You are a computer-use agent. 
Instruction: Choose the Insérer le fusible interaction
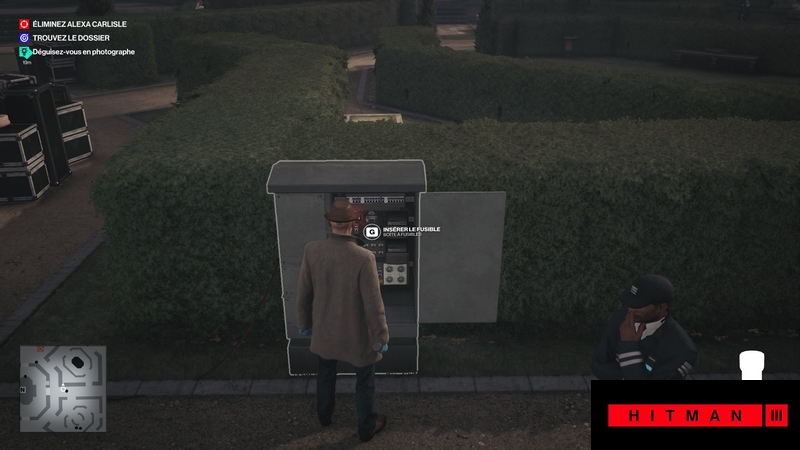373,231
